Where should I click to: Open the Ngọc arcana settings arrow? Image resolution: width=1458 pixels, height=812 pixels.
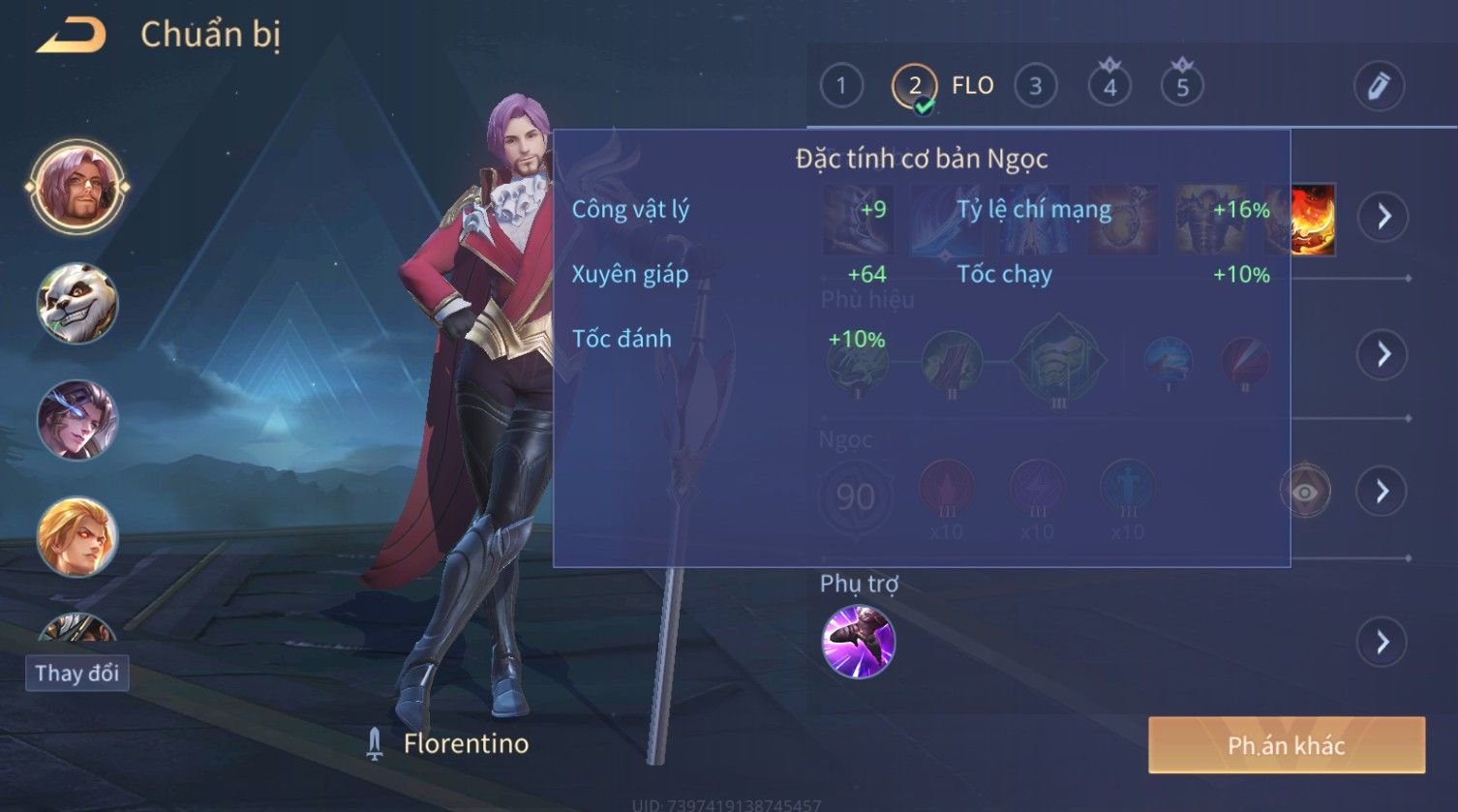pyautogui.click(x=1382, y=492)
